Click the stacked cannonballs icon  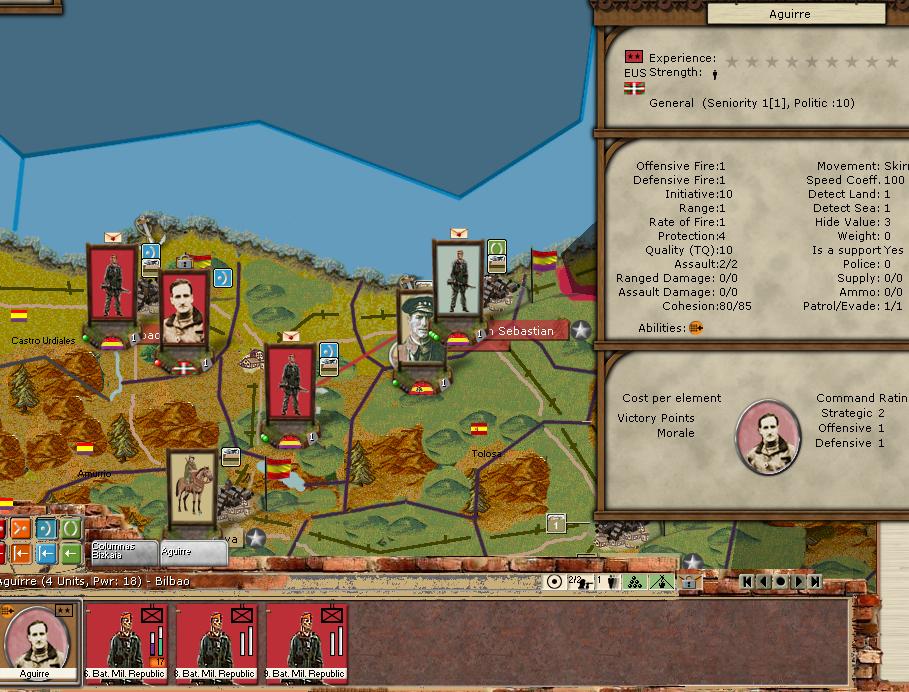click(633, 582)
